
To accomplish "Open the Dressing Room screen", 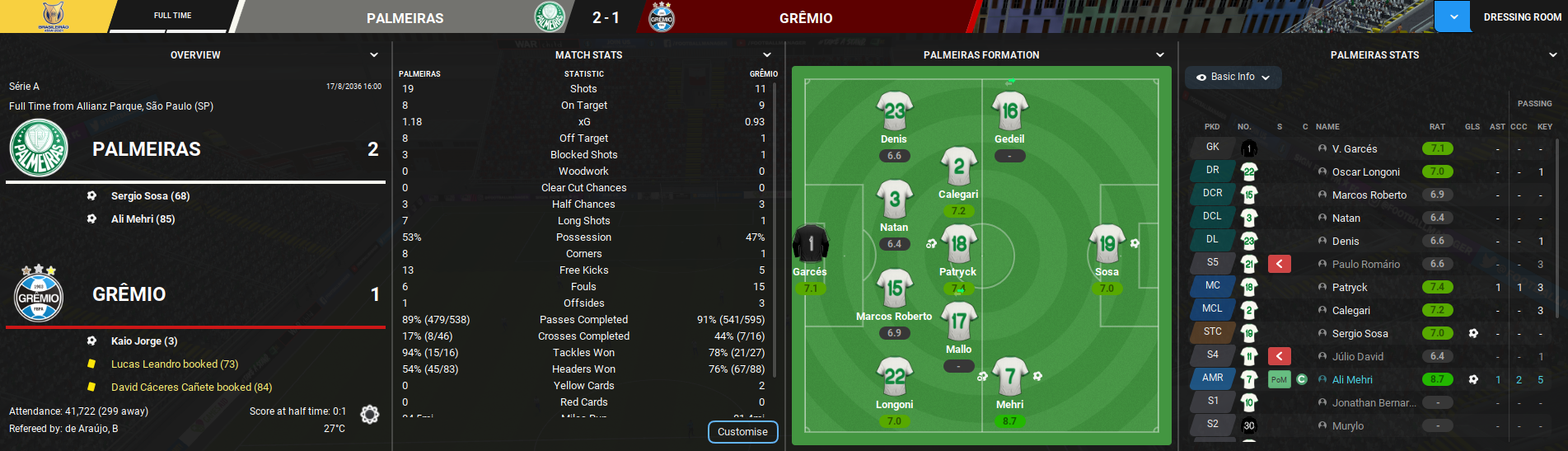I will [x=1522, y=17].
